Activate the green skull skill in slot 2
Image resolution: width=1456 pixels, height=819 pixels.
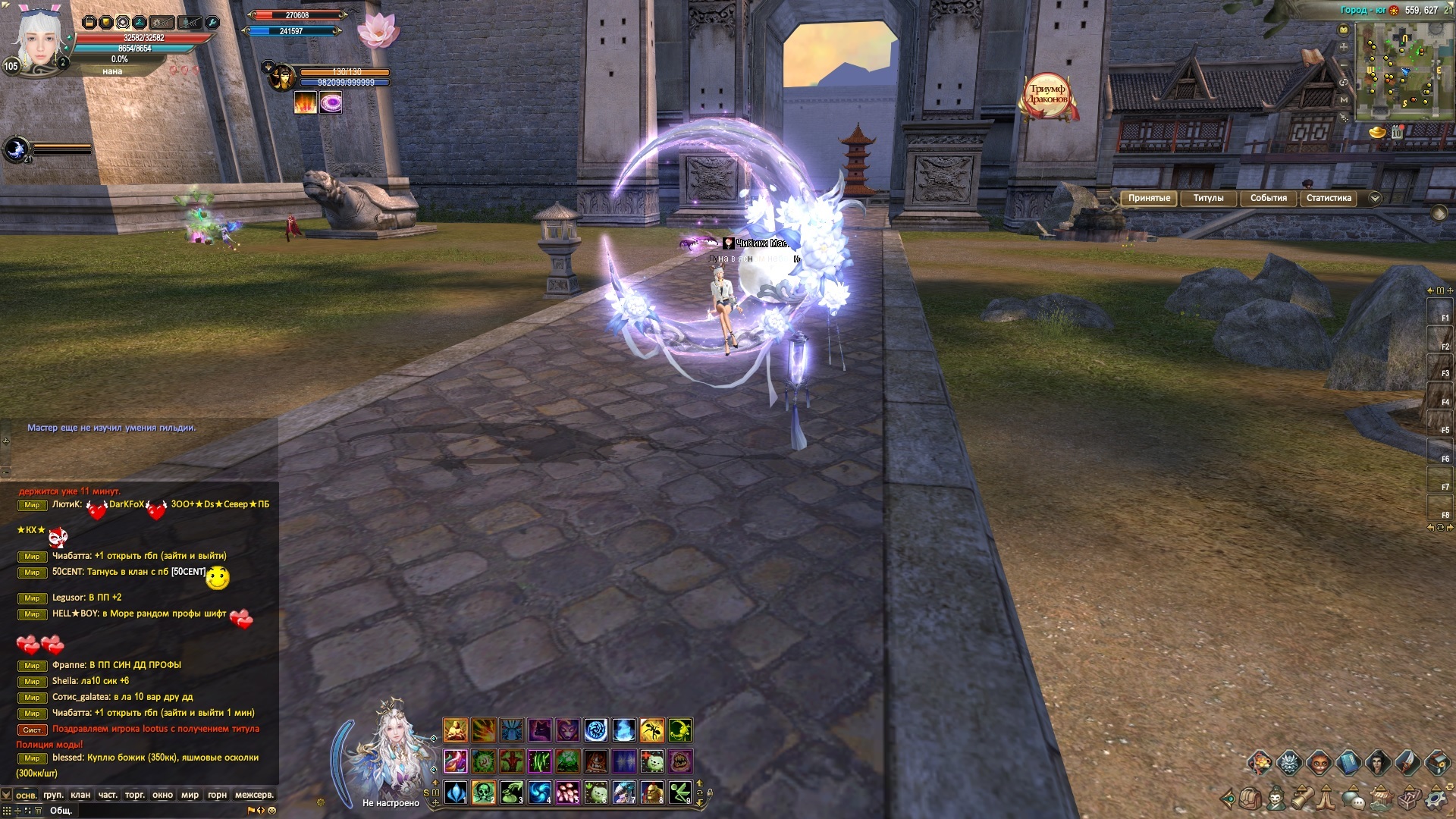(x=484, y=792)
